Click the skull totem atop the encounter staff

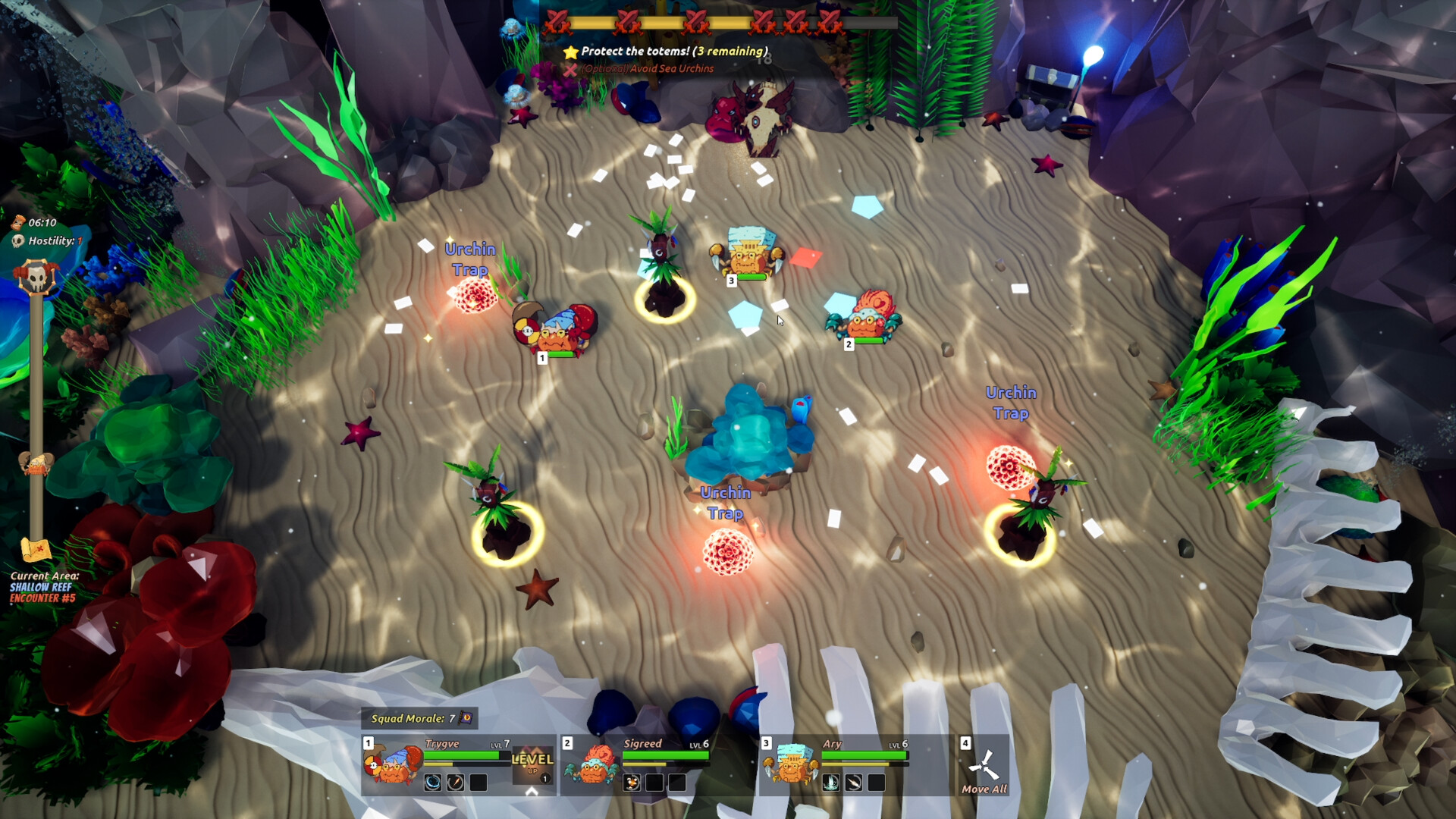pyautogui.click(x=36, y=275)
